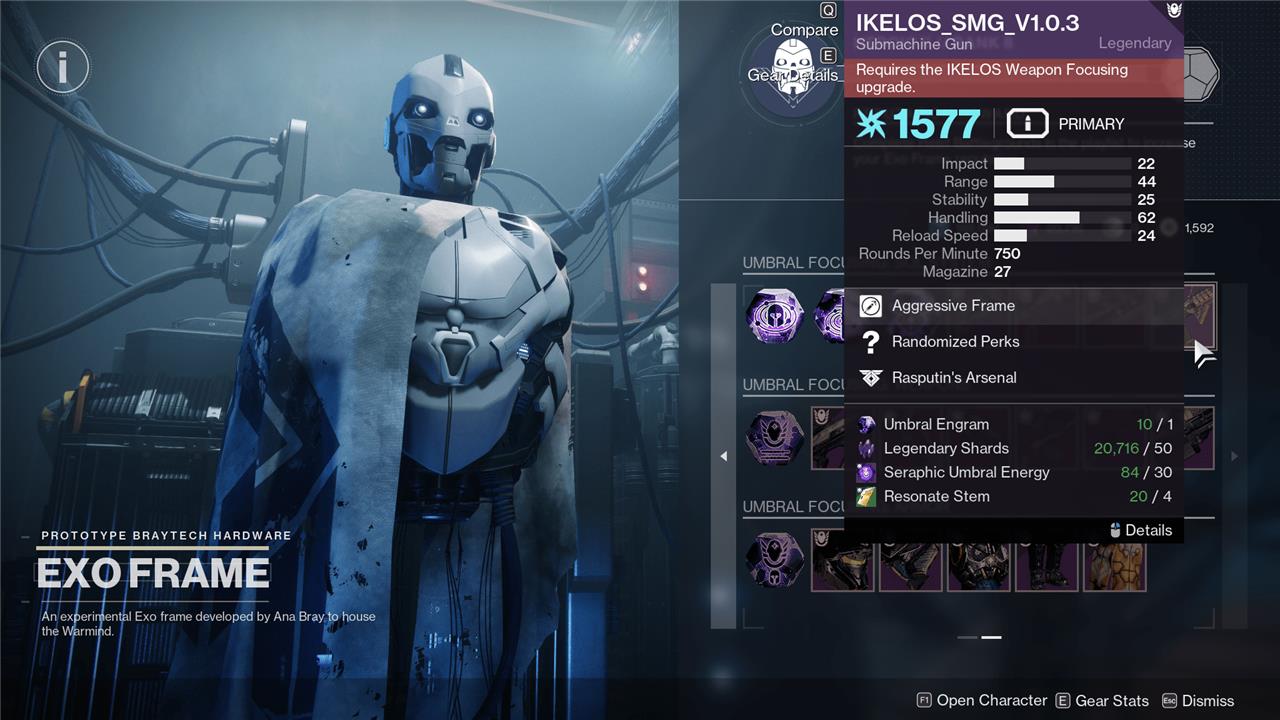Image resolution: width=1280 pixels, height=720 pixels.
Task: Go to previous focusing page arrow
Action: click(724, 456)
